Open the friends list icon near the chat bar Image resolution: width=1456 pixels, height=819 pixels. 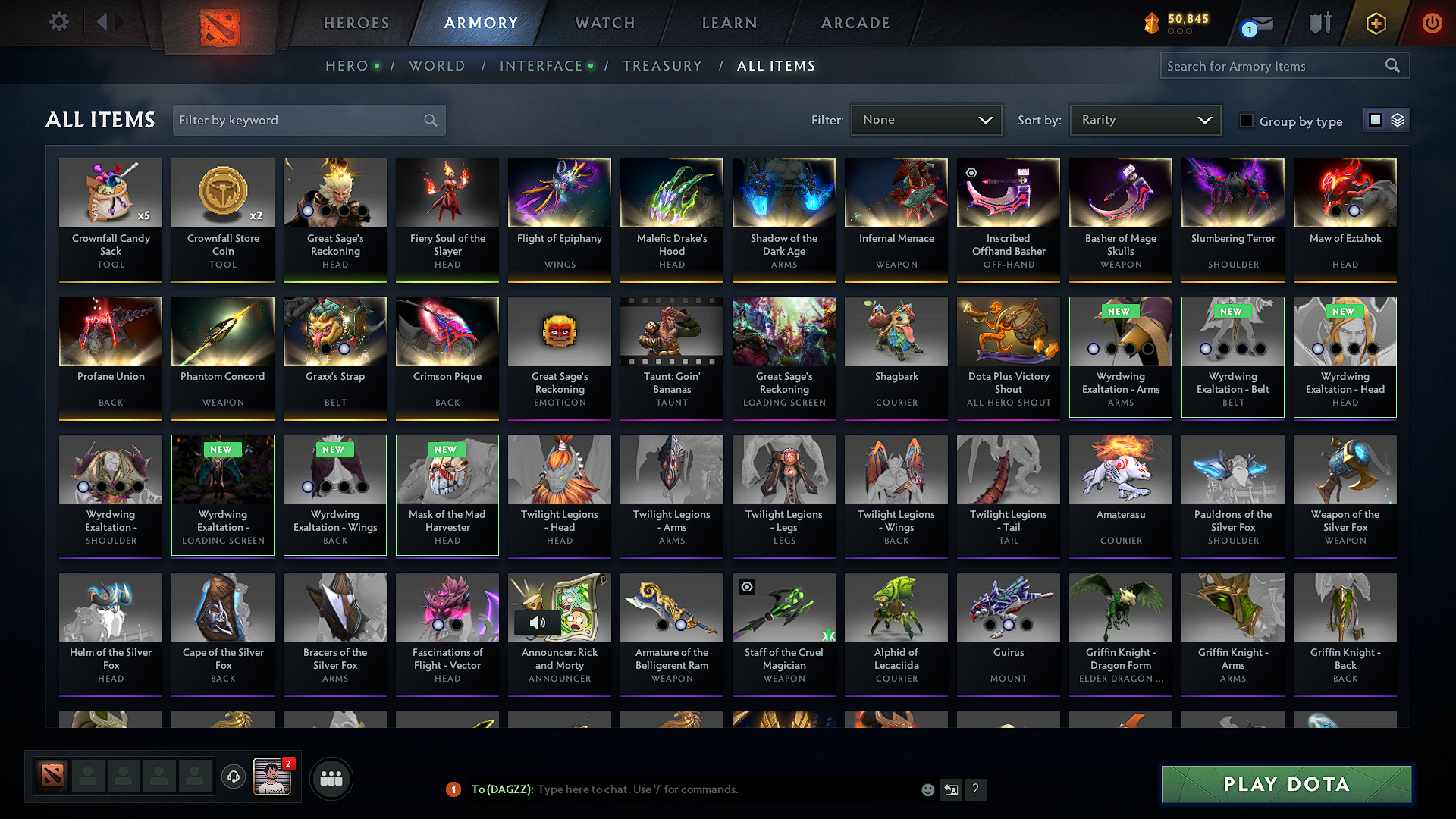tap(331, 777)
